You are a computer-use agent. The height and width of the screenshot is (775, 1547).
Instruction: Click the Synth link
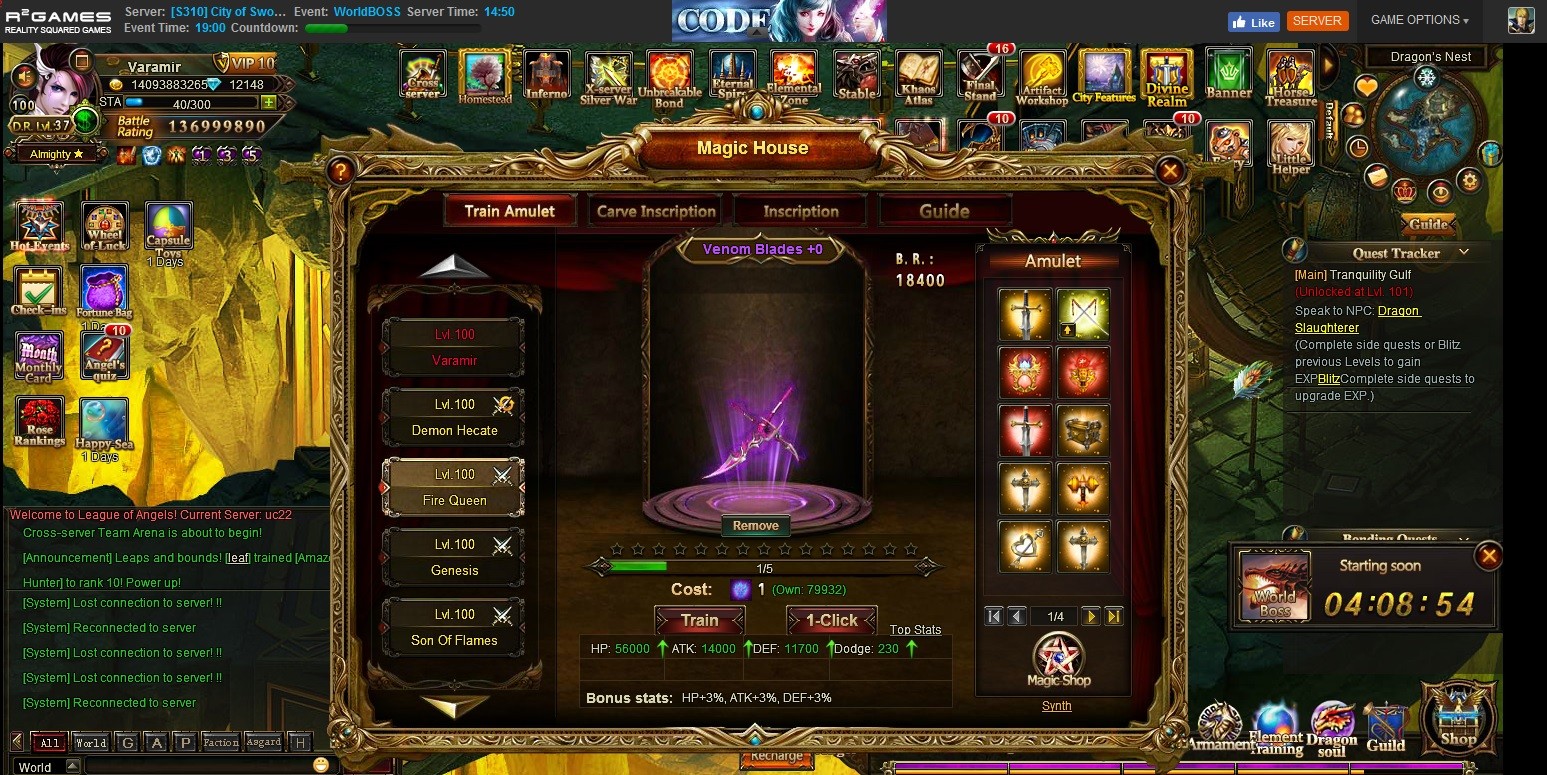pos(1056,706)
